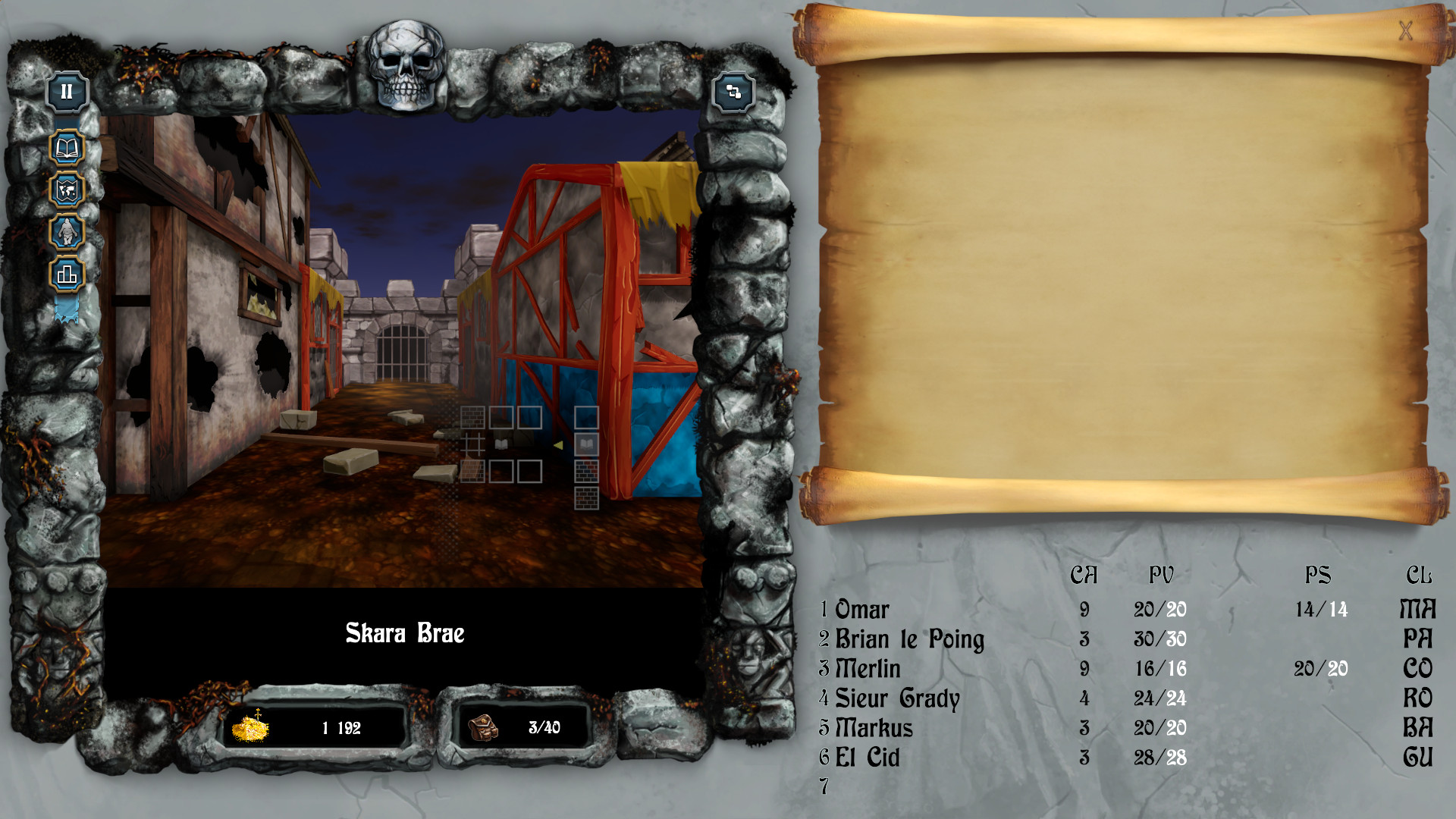Choose Sieur Grady from the party list
This screenshot has height=819, width=1456.
coord(897,698)
